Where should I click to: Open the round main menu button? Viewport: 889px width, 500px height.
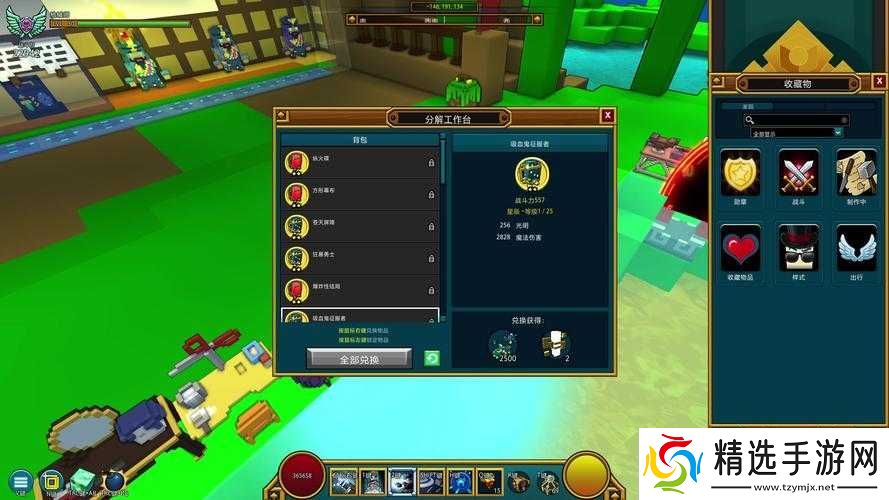pos(19,480)
